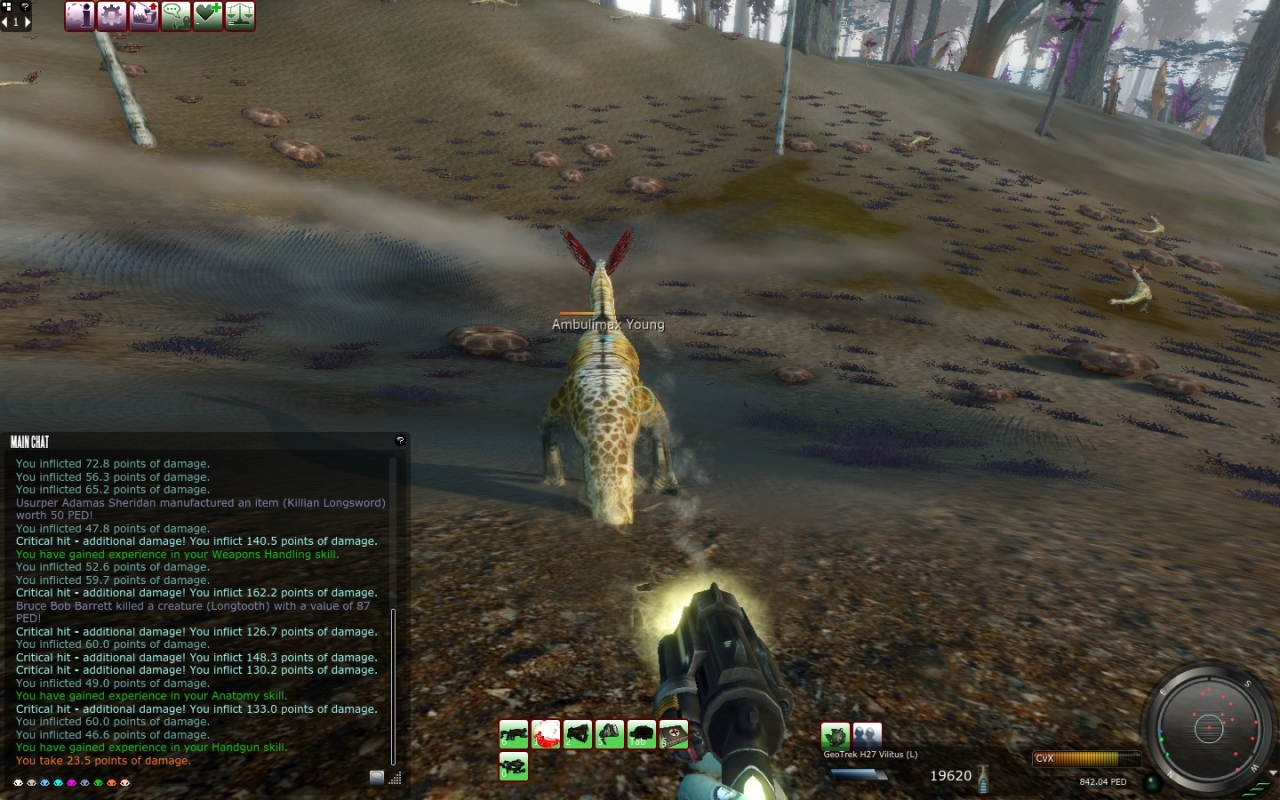Open the two-figure team icon
The height and width of the screenshot is (800, 1280).
tap(867, 736)
